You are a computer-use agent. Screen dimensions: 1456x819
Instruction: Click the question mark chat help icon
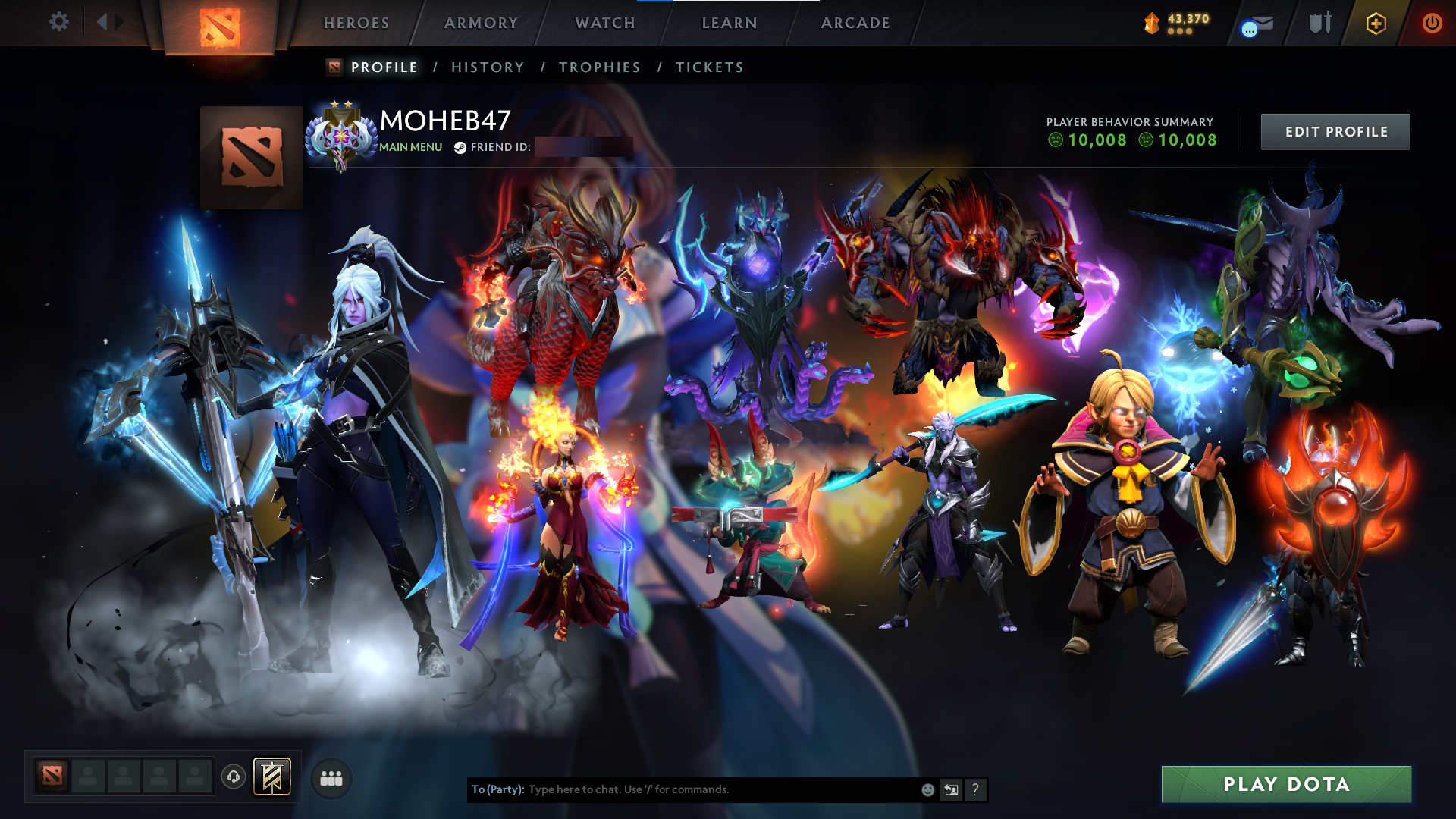click(x=975, y=789)
